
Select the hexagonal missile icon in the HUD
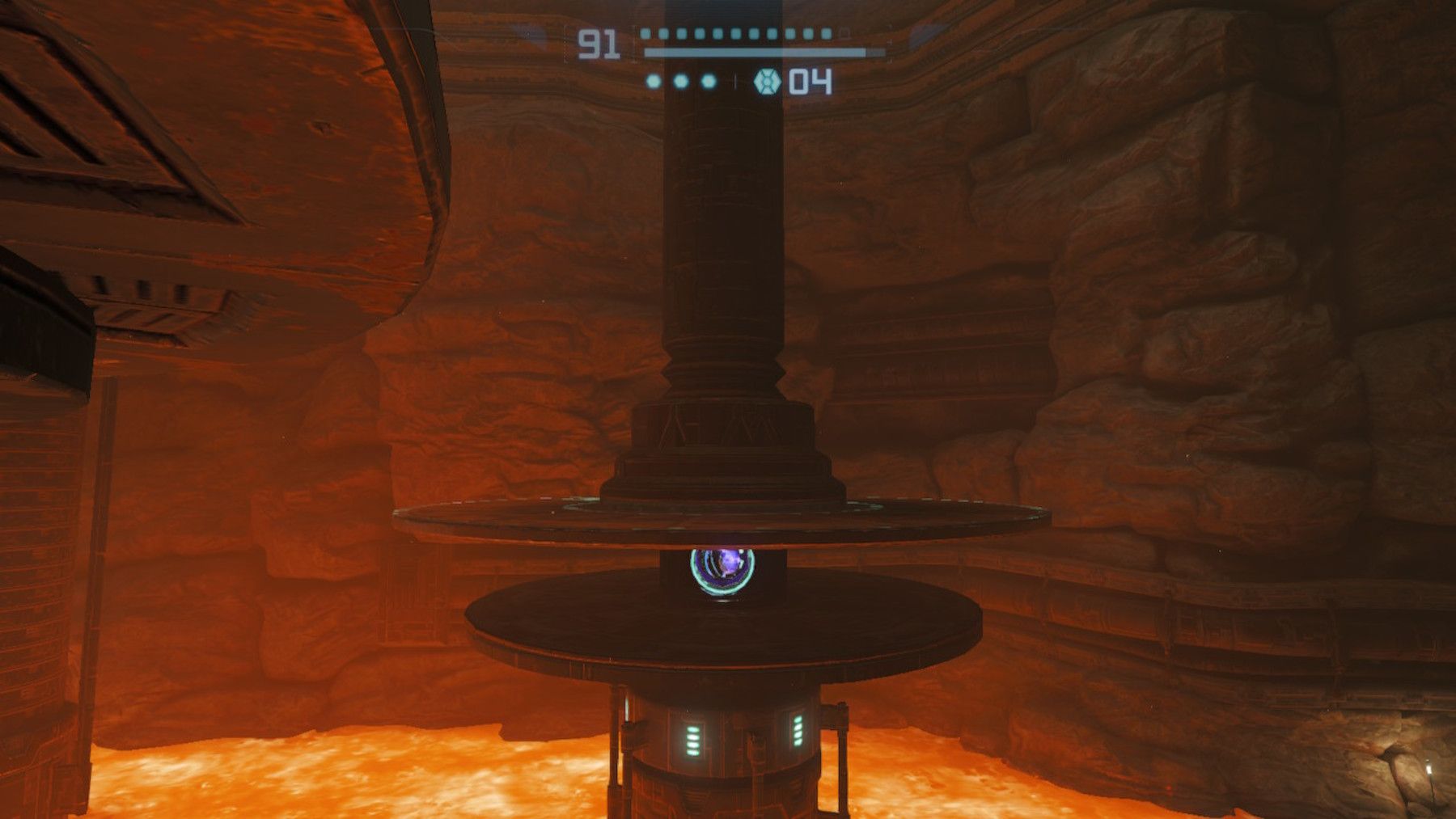(x=767, y=81)
